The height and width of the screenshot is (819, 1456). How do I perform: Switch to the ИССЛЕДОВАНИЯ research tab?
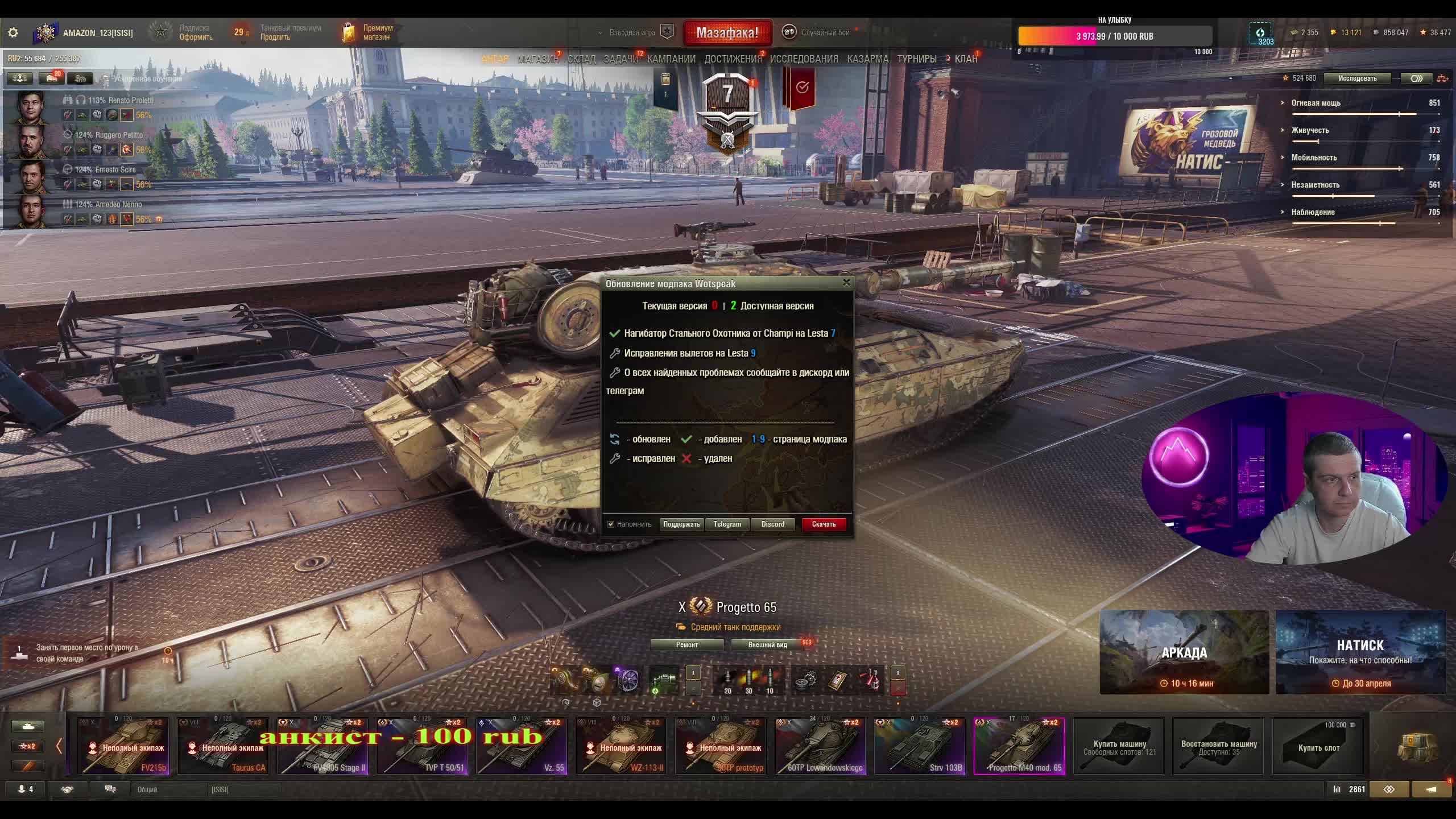(804, 59)
